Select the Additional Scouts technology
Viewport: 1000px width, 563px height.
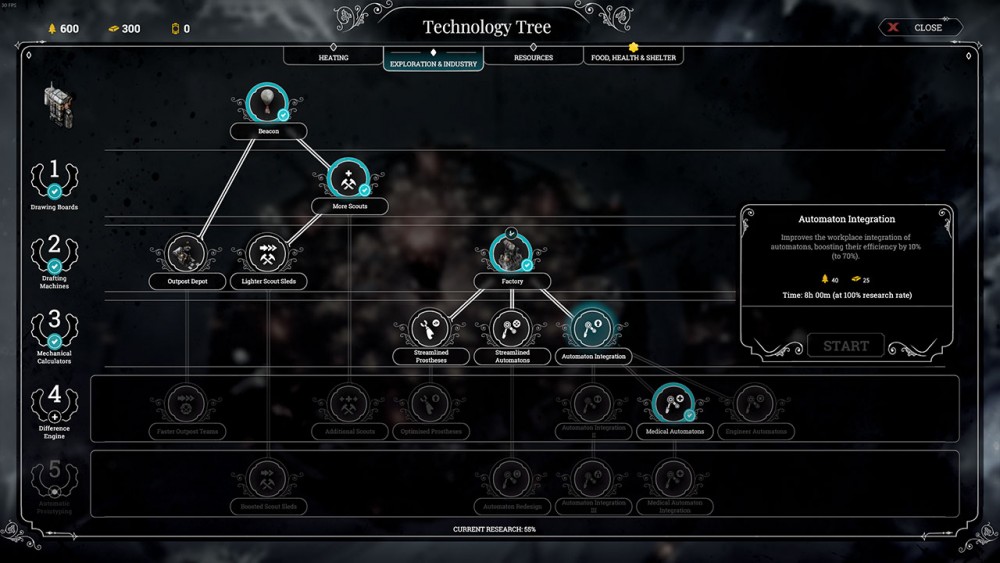pos(349,405)
